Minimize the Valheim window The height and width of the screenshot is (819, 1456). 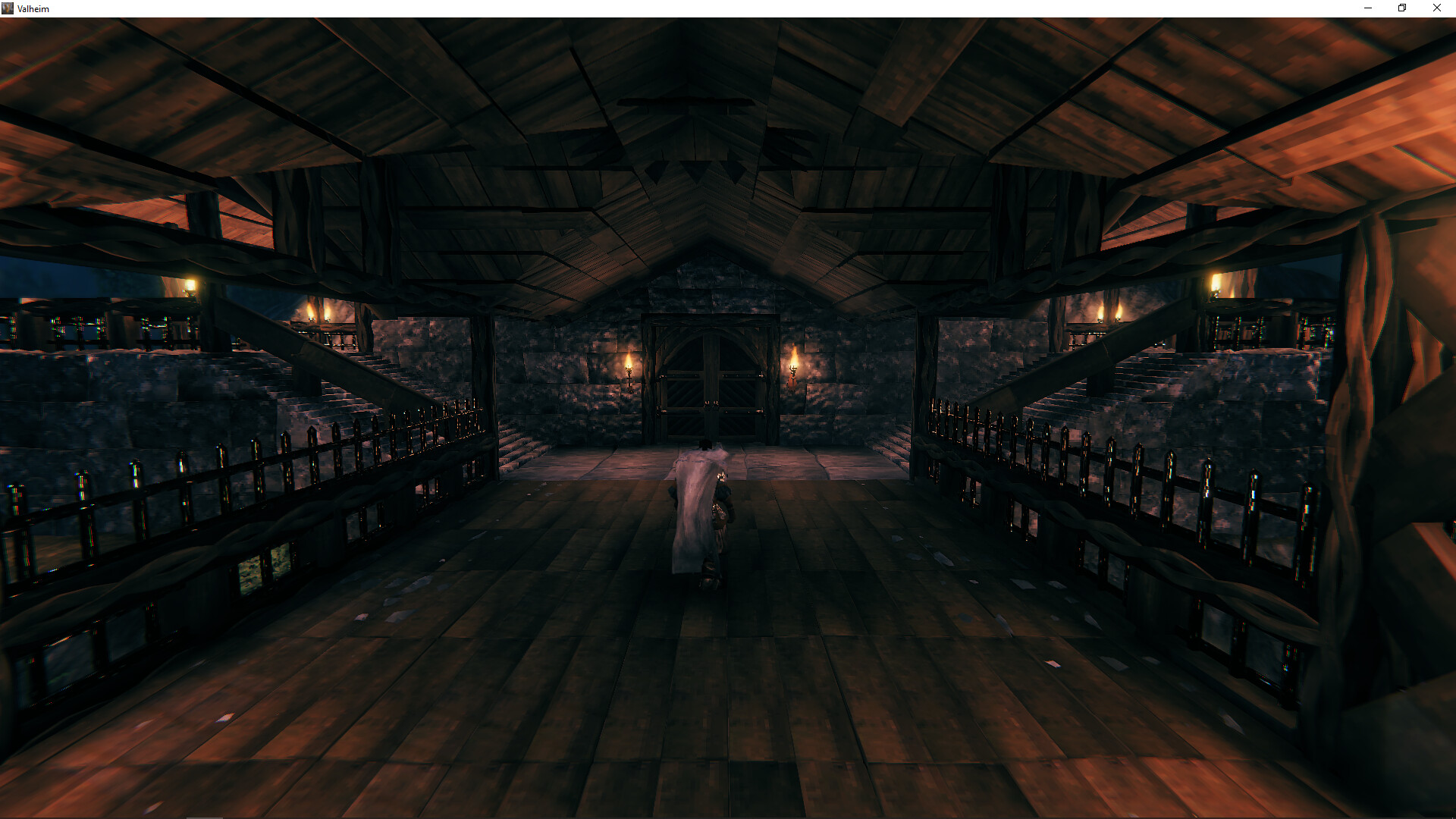point(1368,8)
